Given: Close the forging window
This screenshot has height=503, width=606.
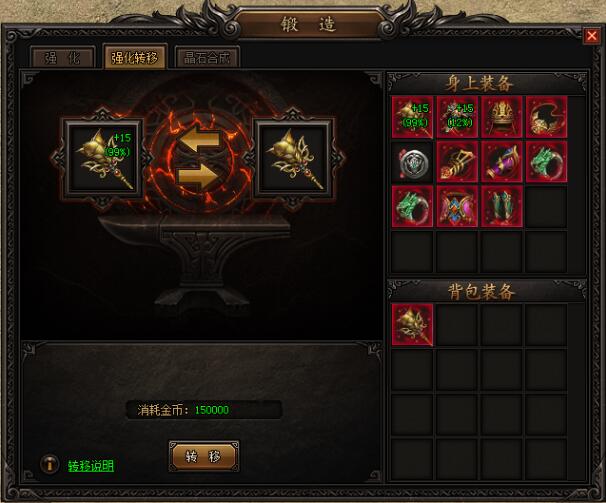Looking at the screenshot, I should (590, 36).
